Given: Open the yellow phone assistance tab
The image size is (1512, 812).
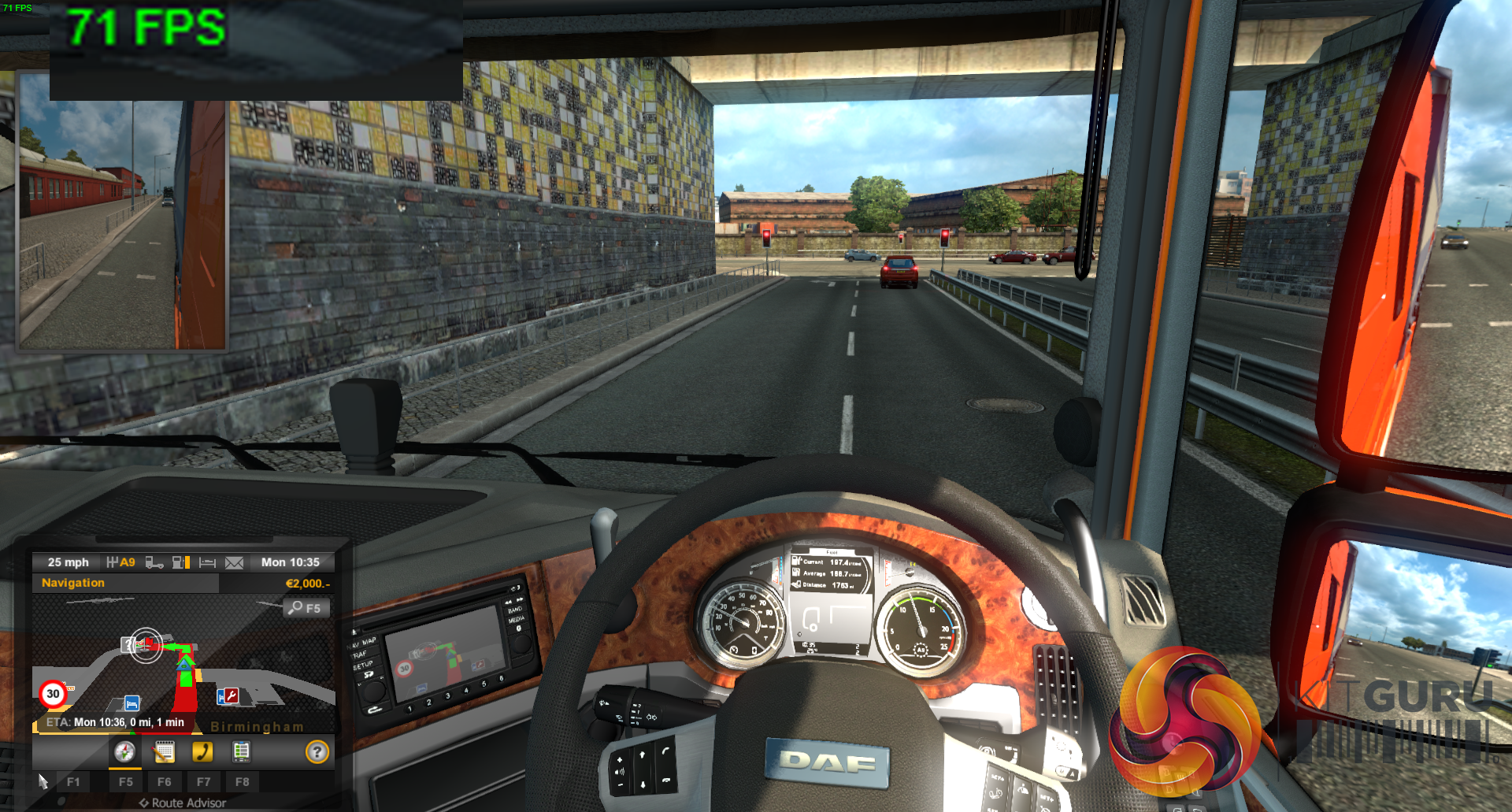Looking at the screenshot, I should click(x=202, y=752).
